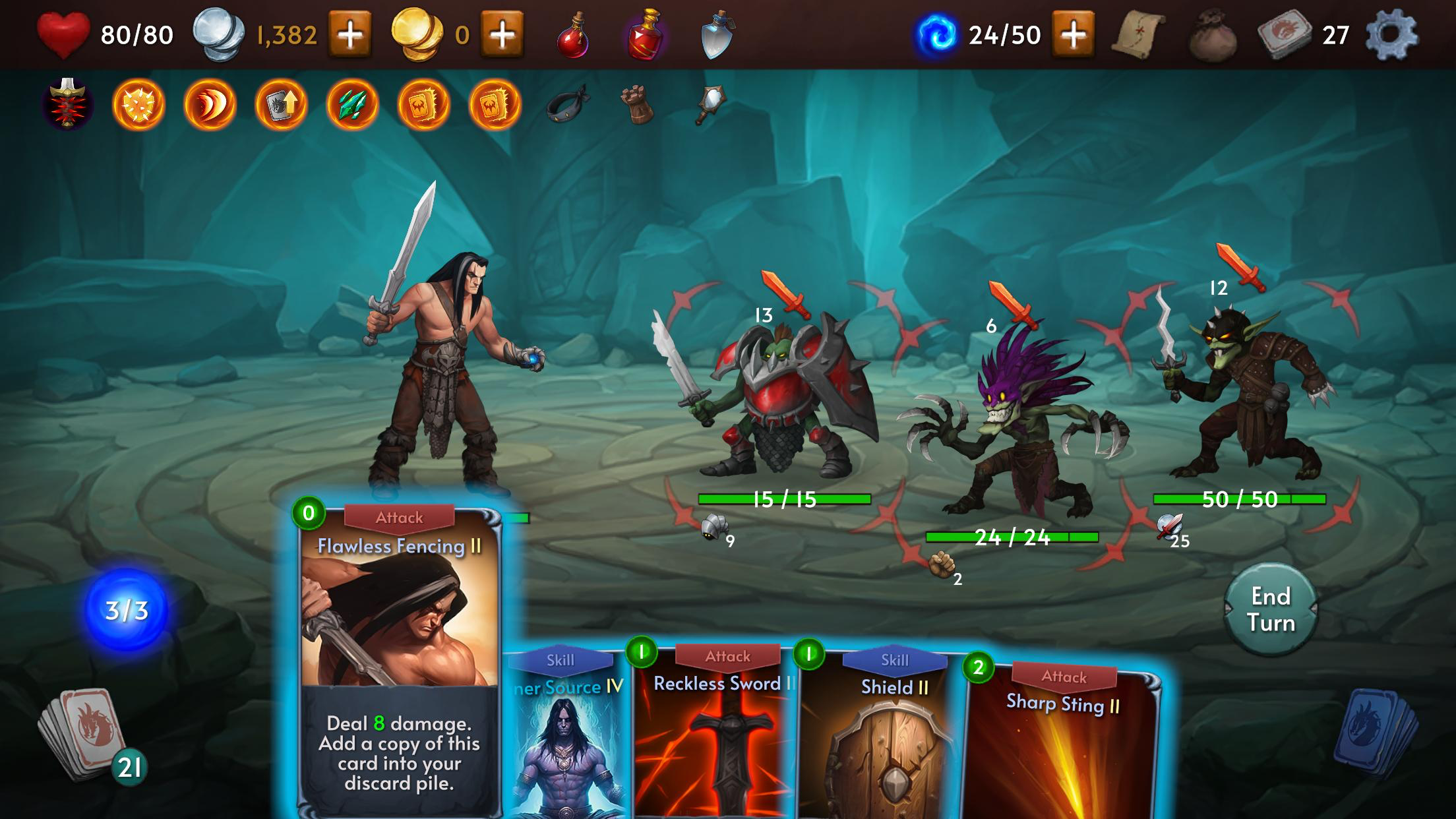Inspect the hand mirror relic
The height and width of the screenshot is (819, 1456).
click(x=710, y=104)
